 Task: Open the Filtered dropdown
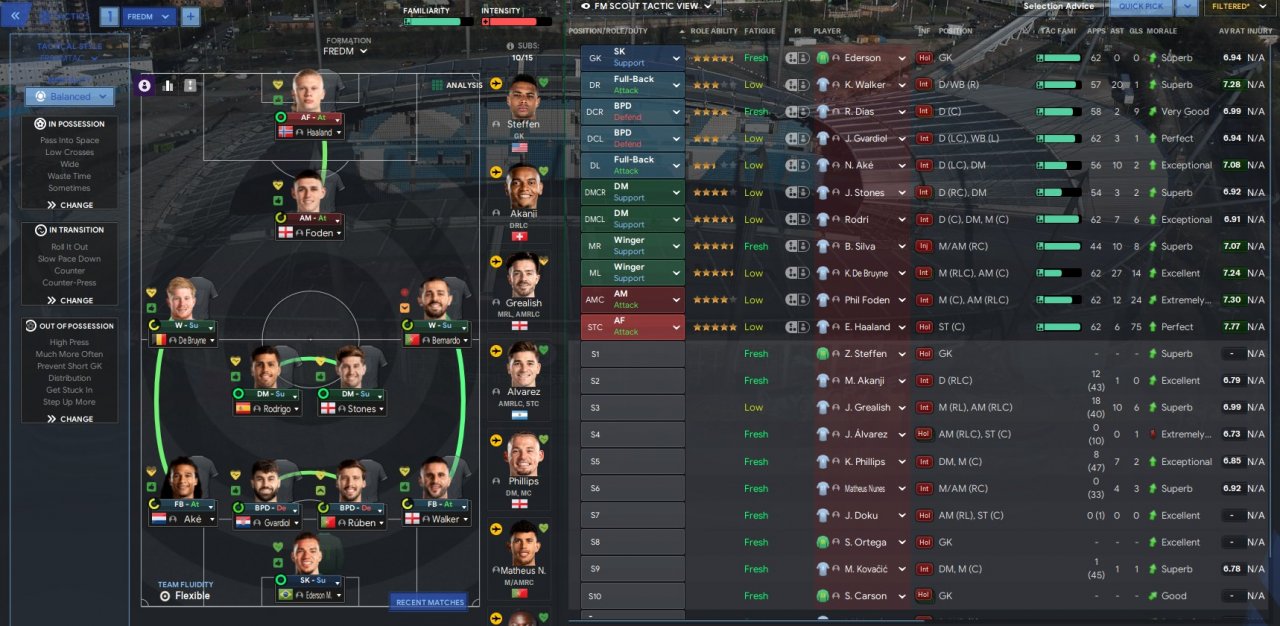[x=1243, y=7]
